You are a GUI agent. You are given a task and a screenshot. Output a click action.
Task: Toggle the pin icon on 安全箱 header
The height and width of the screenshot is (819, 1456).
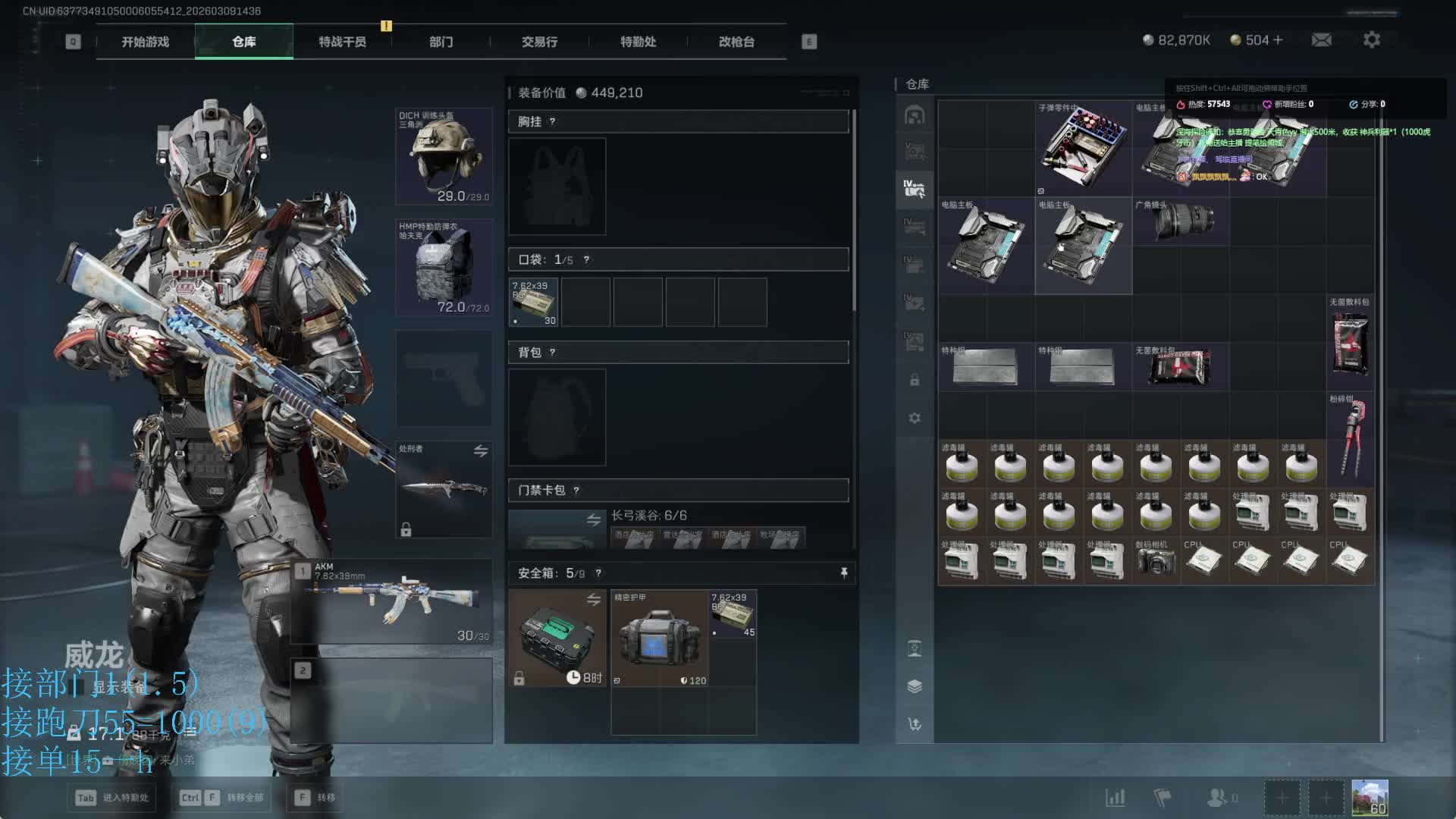[844, 573]
